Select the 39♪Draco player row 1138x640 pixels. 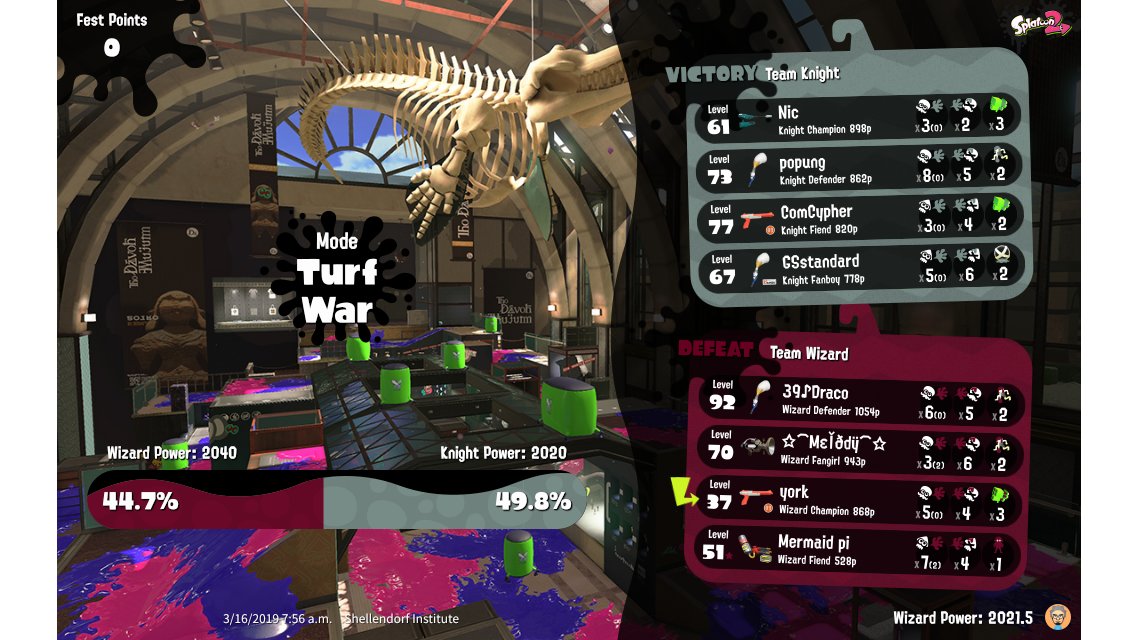[x=860, y=398]
